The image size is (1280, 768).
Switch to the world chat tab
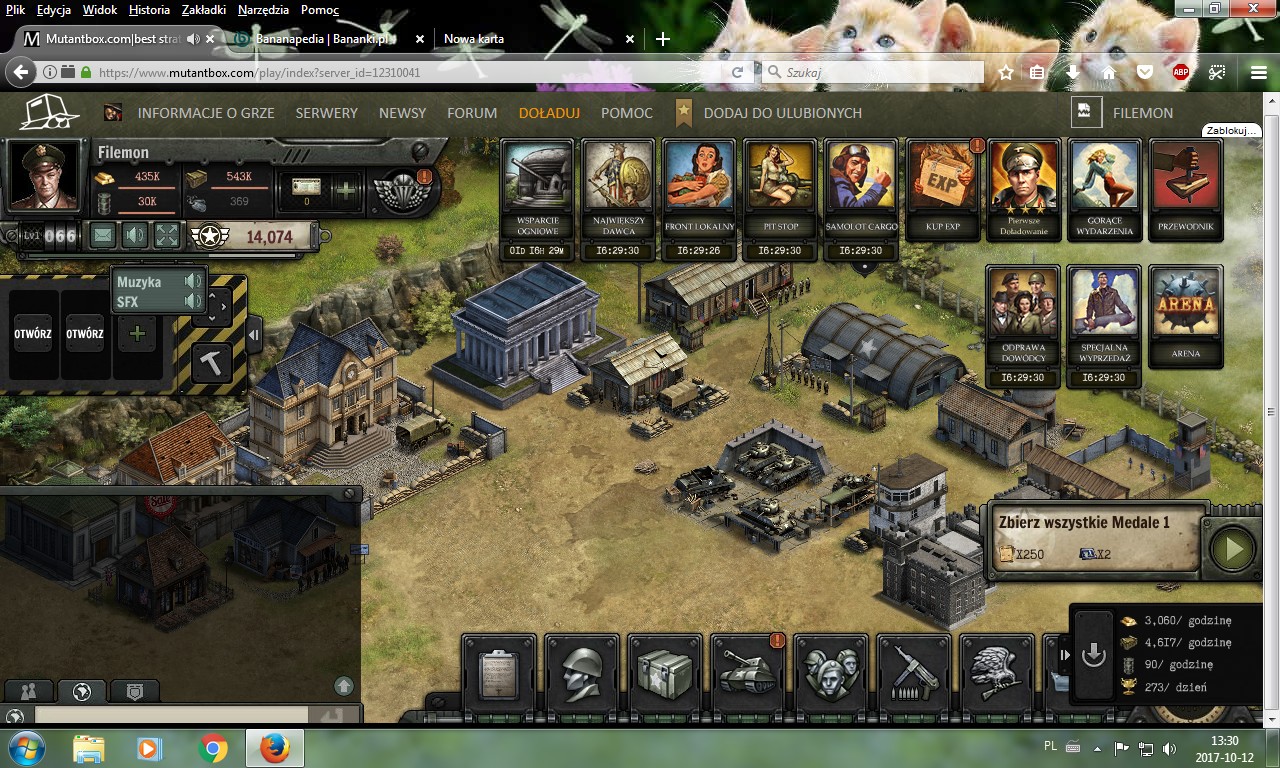point(82,691)
